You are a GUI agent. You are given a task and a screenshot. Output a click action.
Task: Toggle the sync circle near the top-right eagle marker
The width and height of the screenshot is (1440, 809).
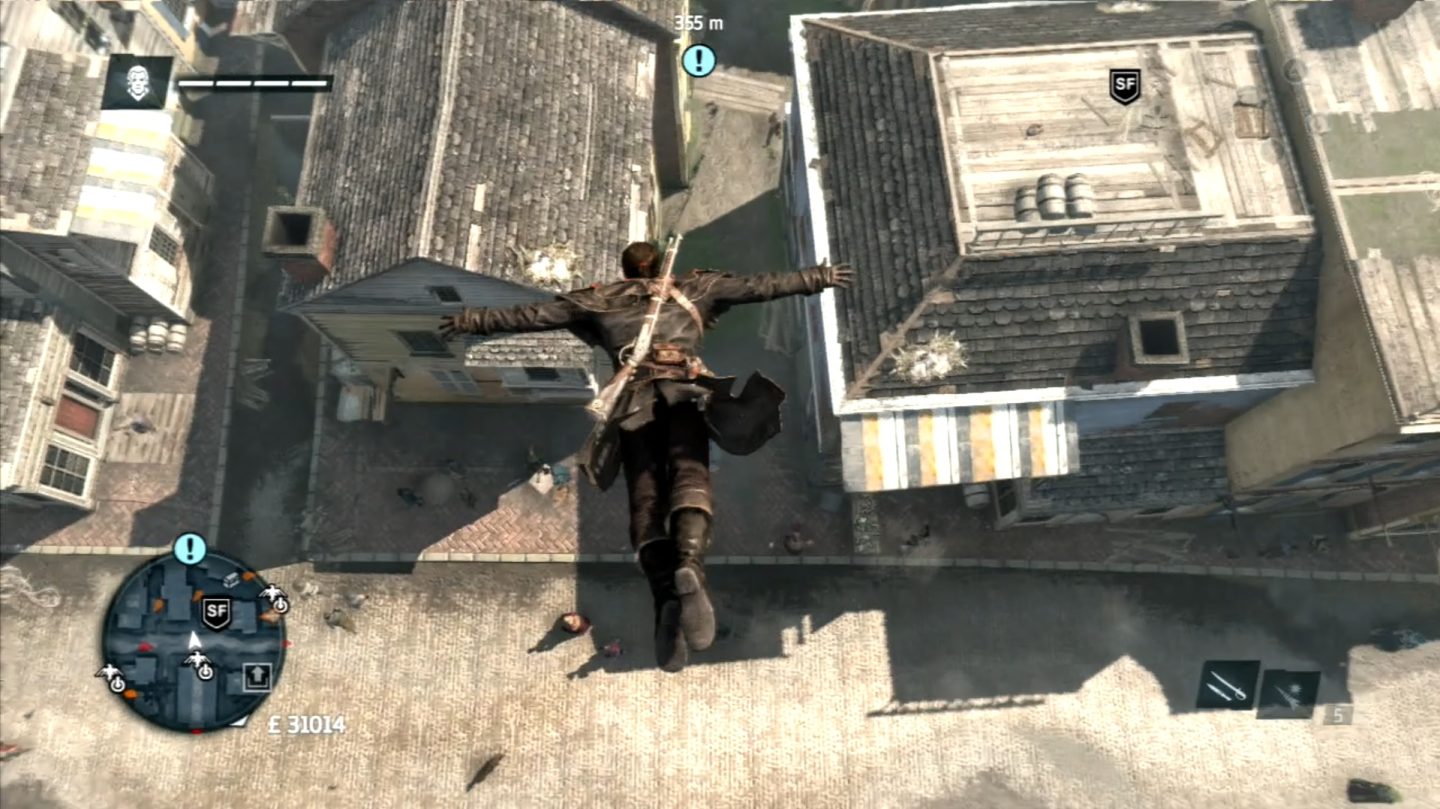[280, 606]
